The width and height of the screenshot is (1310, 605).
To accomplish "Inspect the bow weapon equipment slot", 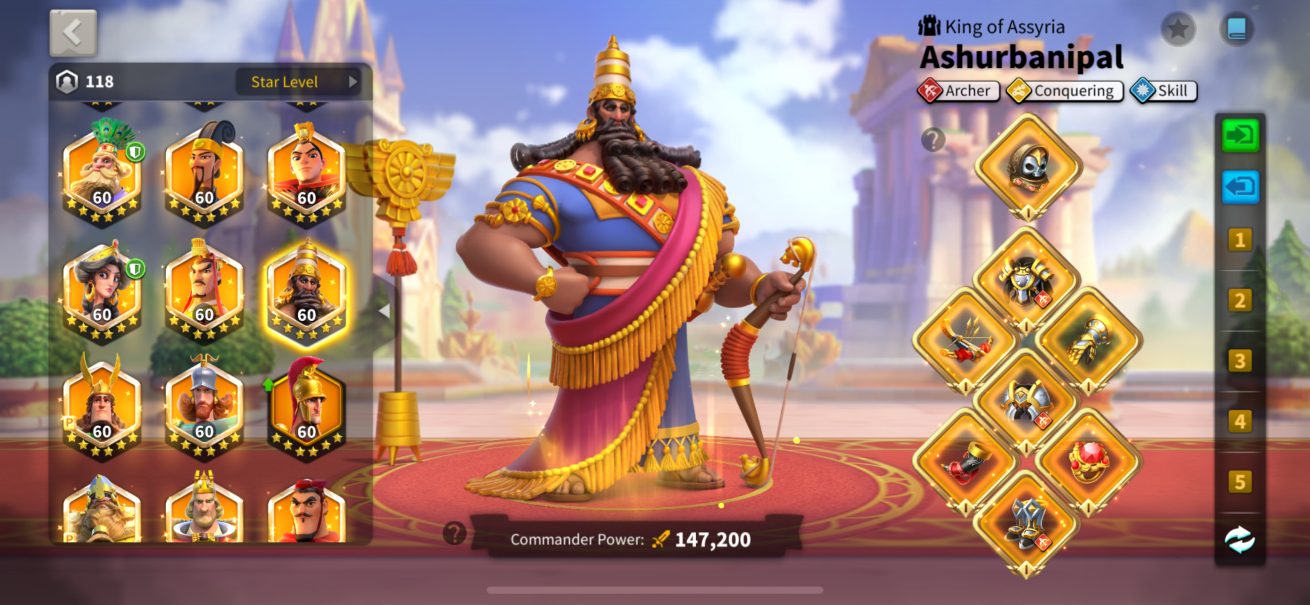I will click(965, 342).
